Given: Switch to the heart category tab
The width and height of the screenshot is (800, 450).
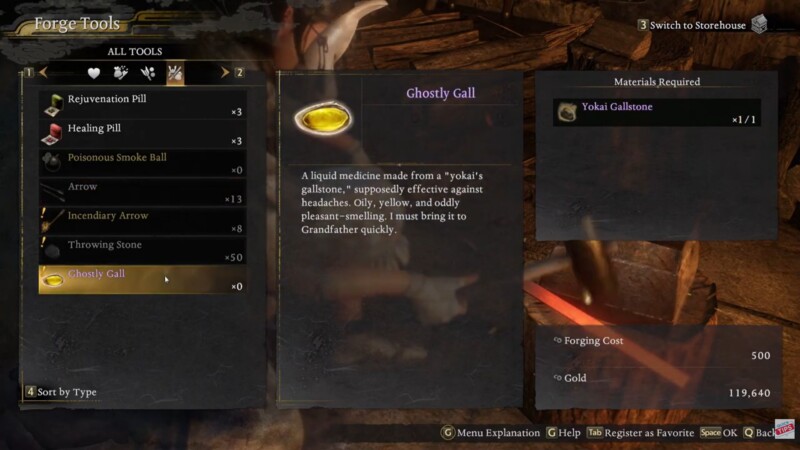Looking at the screenshot, I should coord(94,73).
